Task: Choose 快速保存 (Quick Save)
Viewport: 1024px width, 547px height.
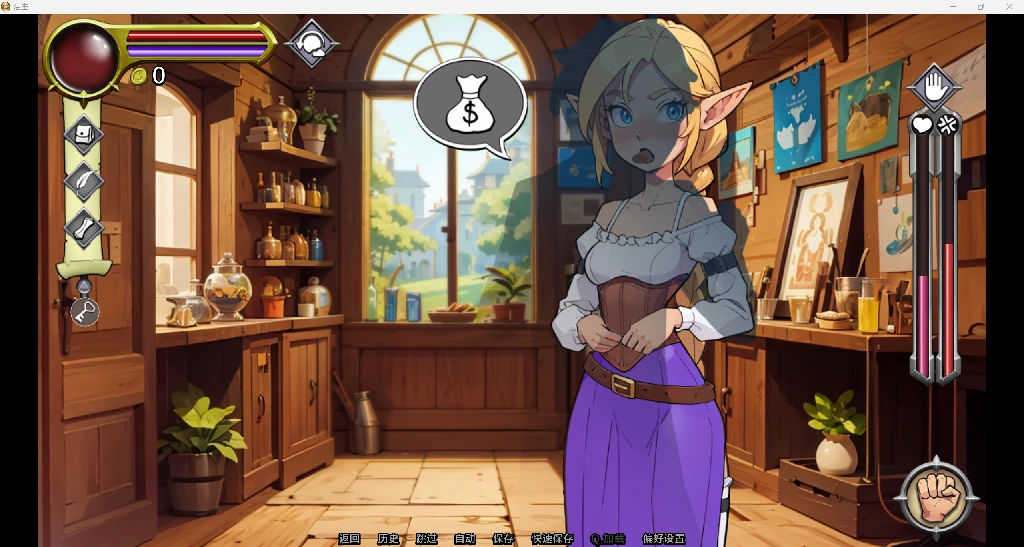Action: pos(552,539)
